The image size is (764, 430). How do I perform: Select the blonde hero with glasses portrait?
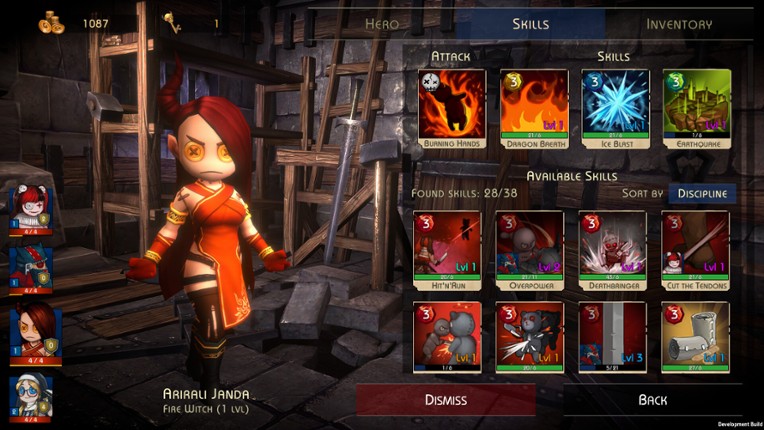click(30, 397)
